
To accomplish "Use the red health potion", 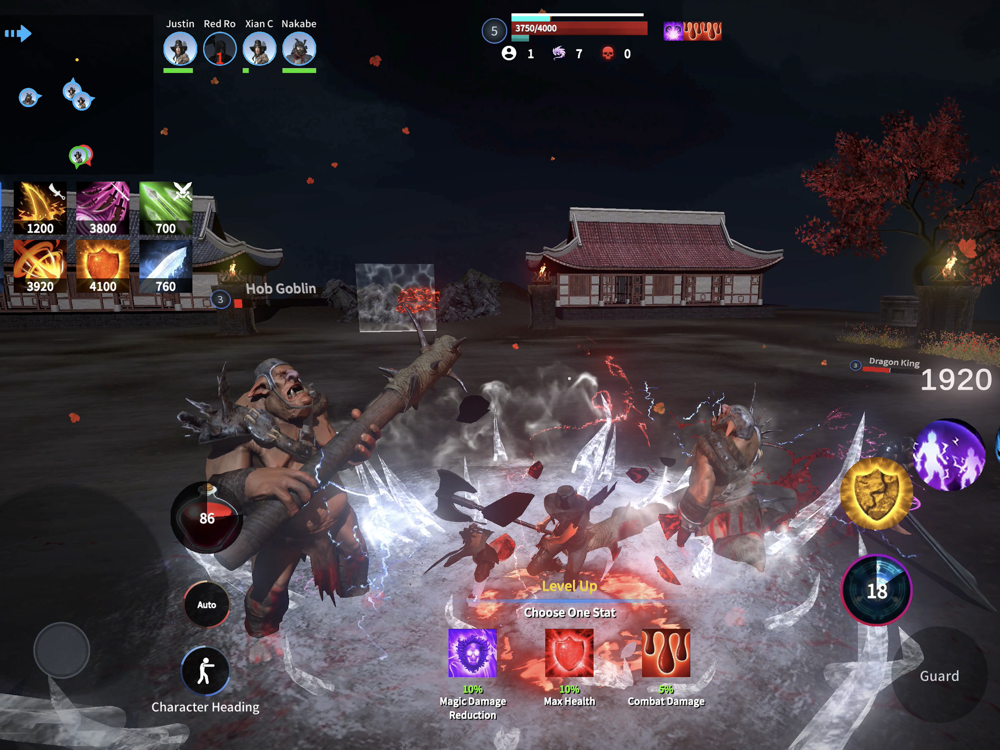I will (x=206, y=517).
